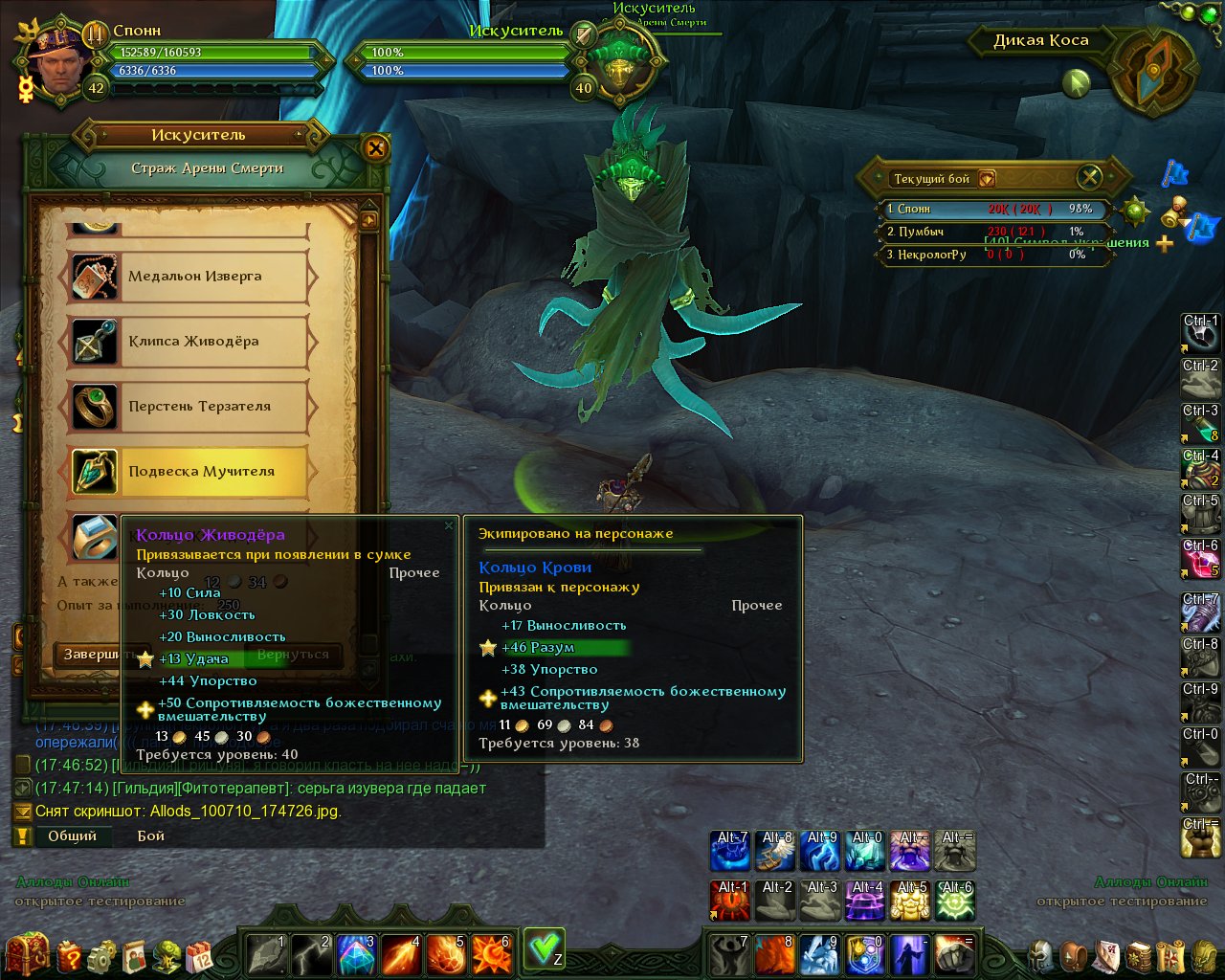Click the green checkmark Z button
This screenshot has height=980, width=1225.
click(544, 948)
